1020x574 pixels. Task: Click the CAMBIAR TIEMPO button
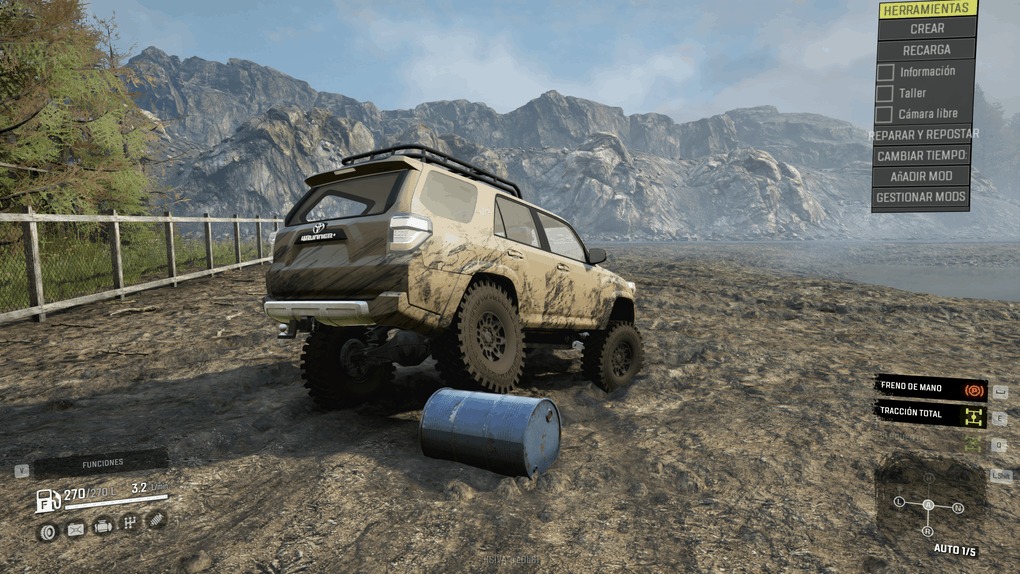[922, 155]
